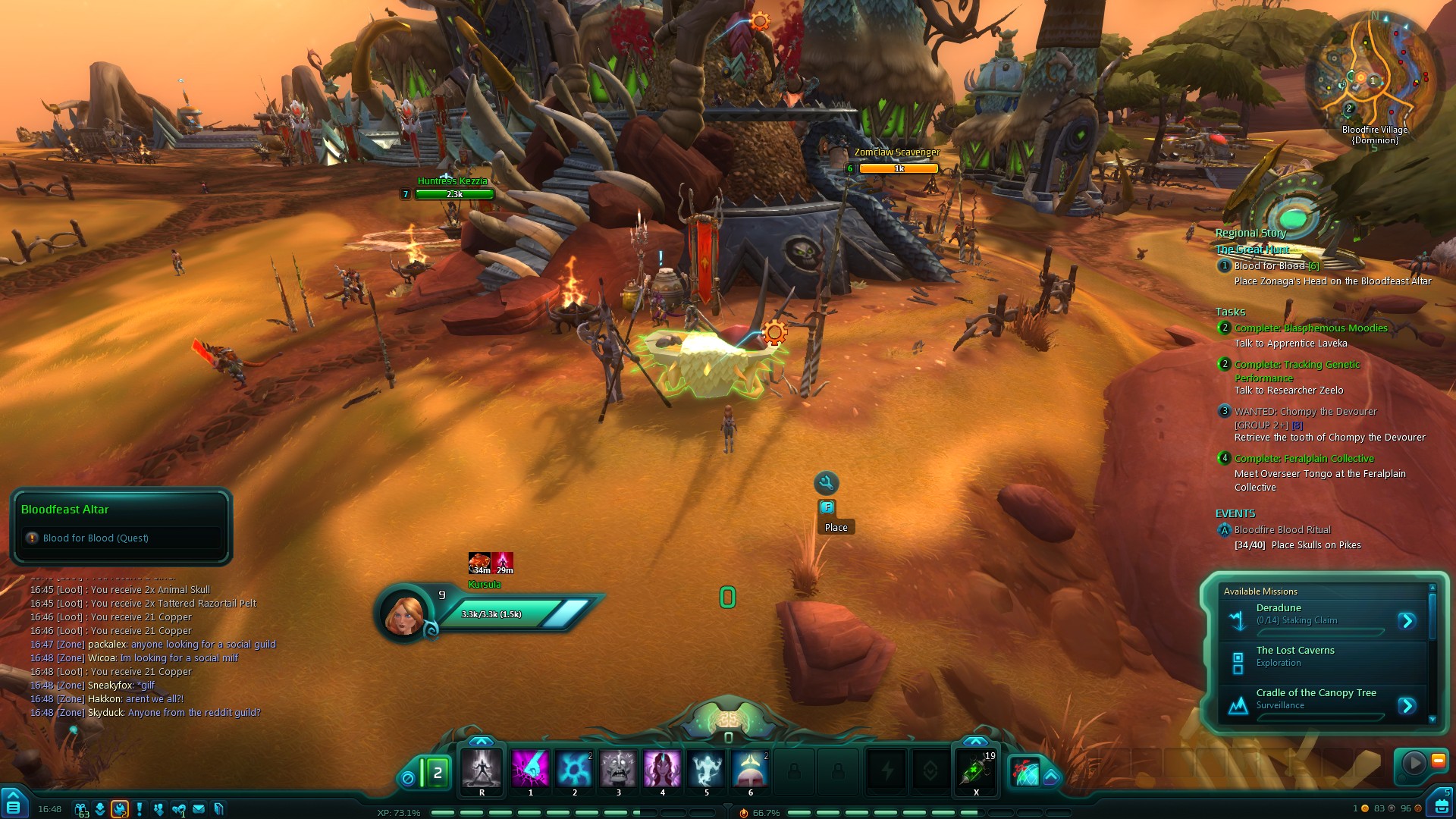Open the Cradle of the Canopy Tree arrow
Screen dimensions: 1456x819
(x=1407, y=705)
